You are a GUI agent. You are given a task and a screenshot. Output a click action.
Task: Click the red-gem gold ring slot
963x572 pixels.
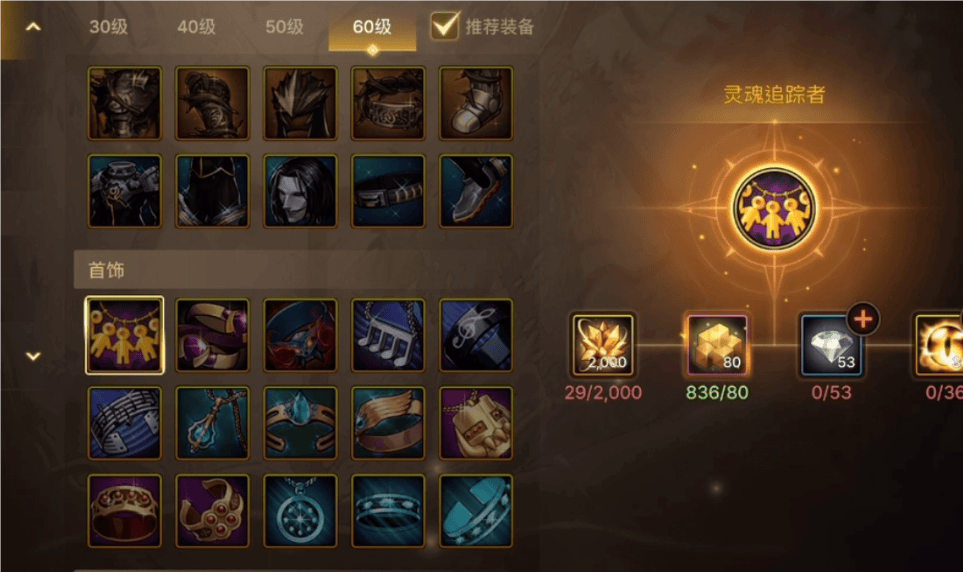125,511
